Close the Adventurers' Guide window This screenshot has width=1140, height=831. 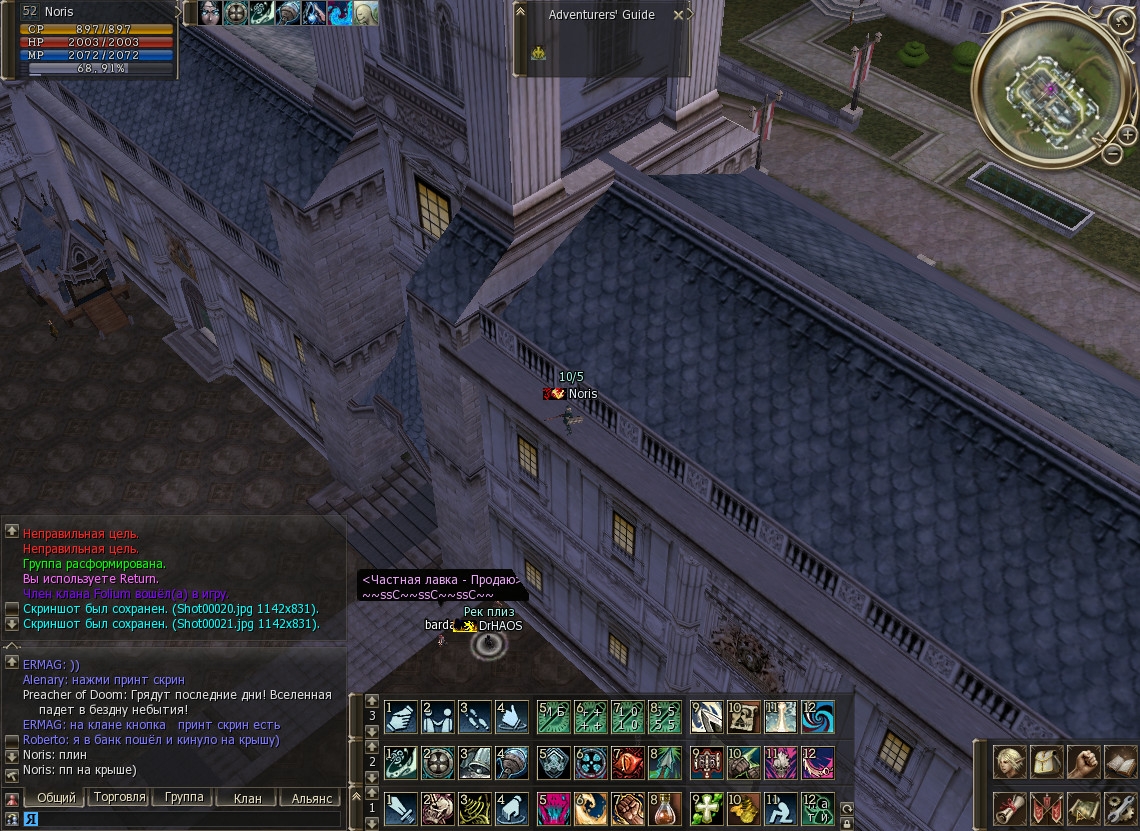(x=679, y=15)
